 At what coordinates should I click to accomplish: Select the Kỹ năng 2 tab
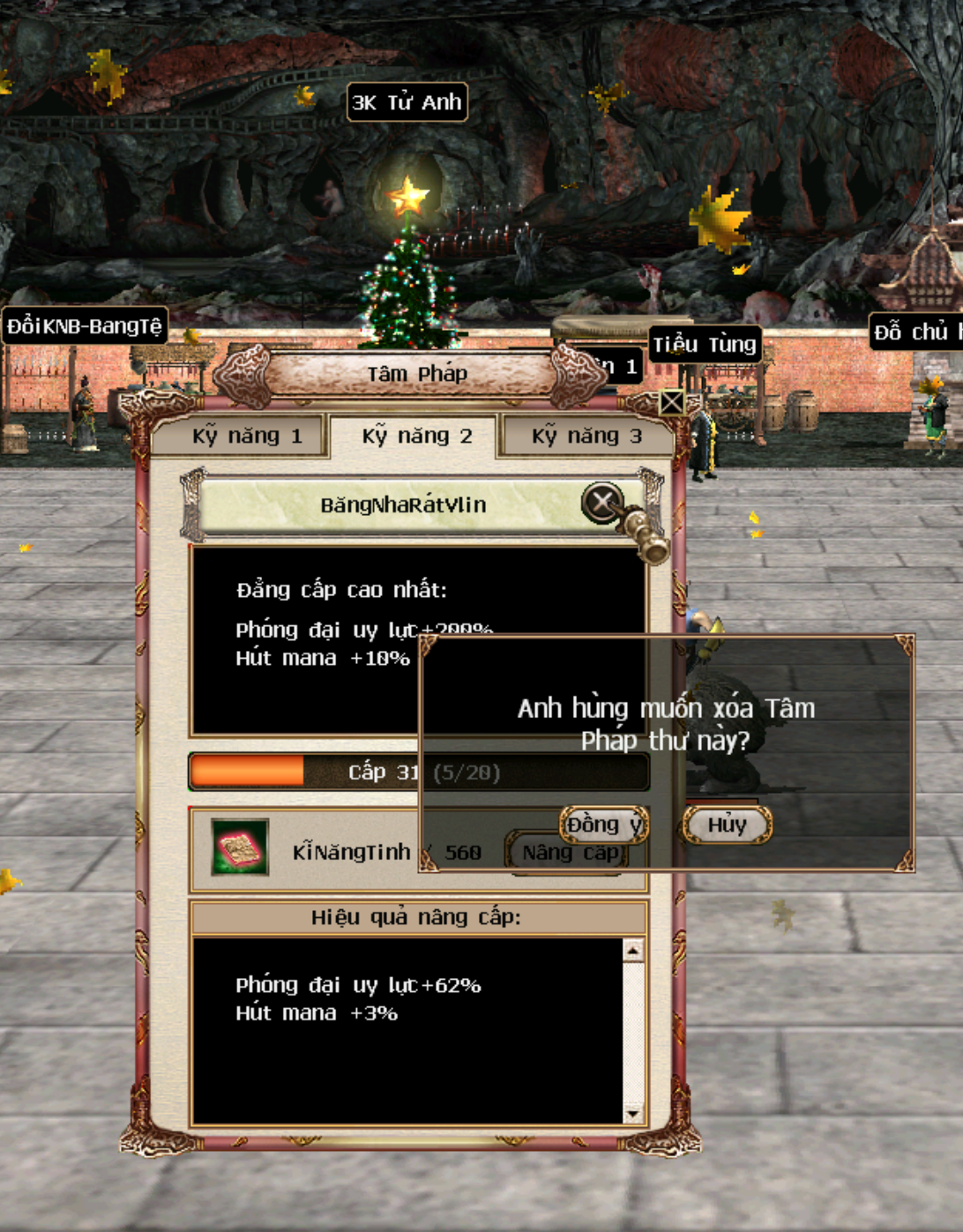point(416,436)
